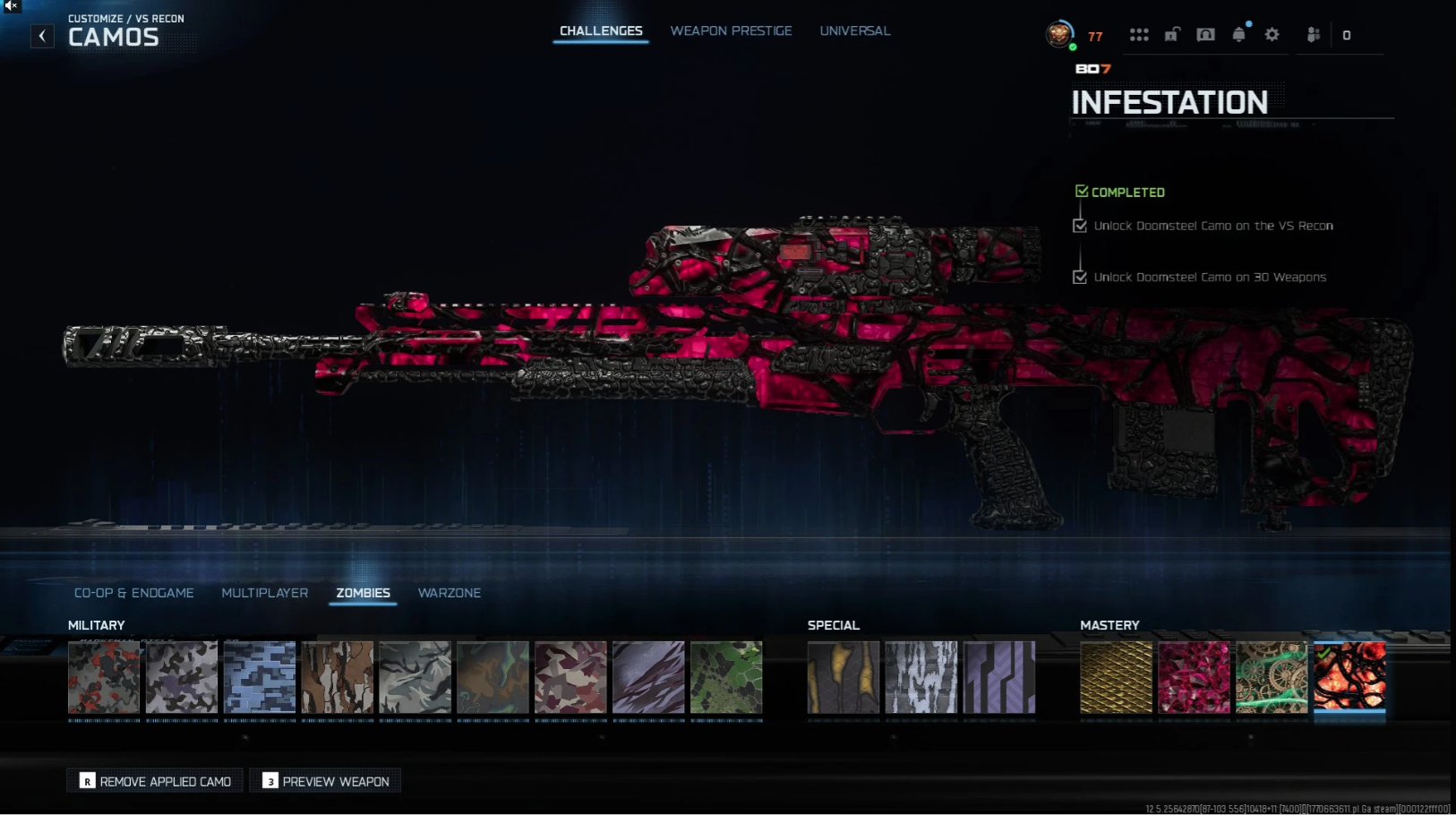The height and width of the screenshot is (815, 1456).
Task: Switch to the Challenges tab
Action: 601,31
